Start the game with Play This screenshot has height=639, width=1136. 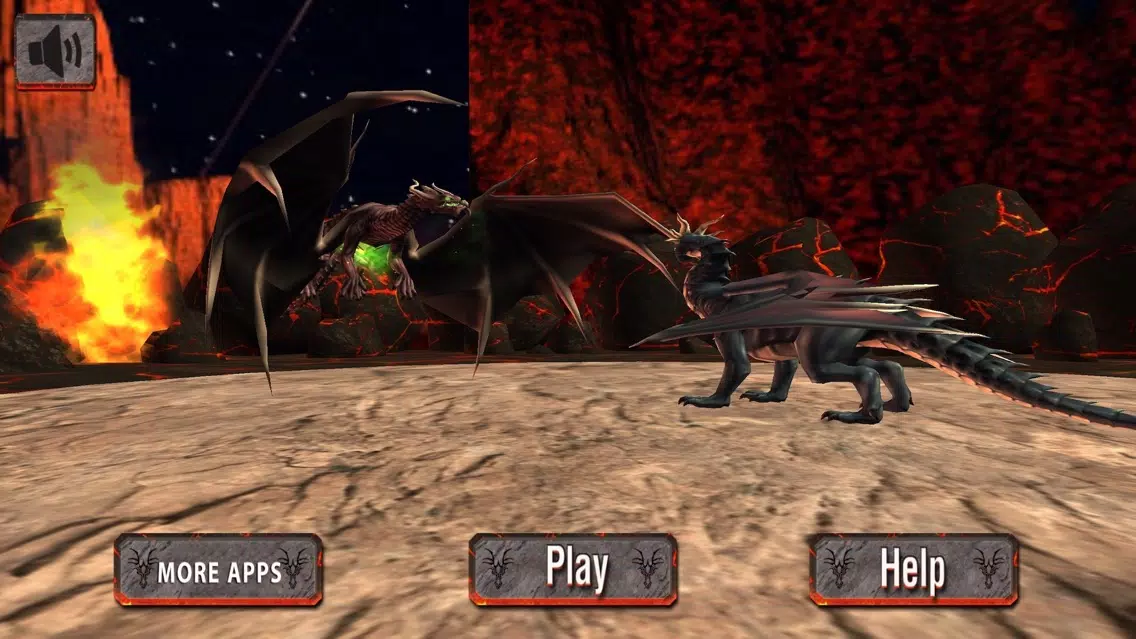[574, 569]
